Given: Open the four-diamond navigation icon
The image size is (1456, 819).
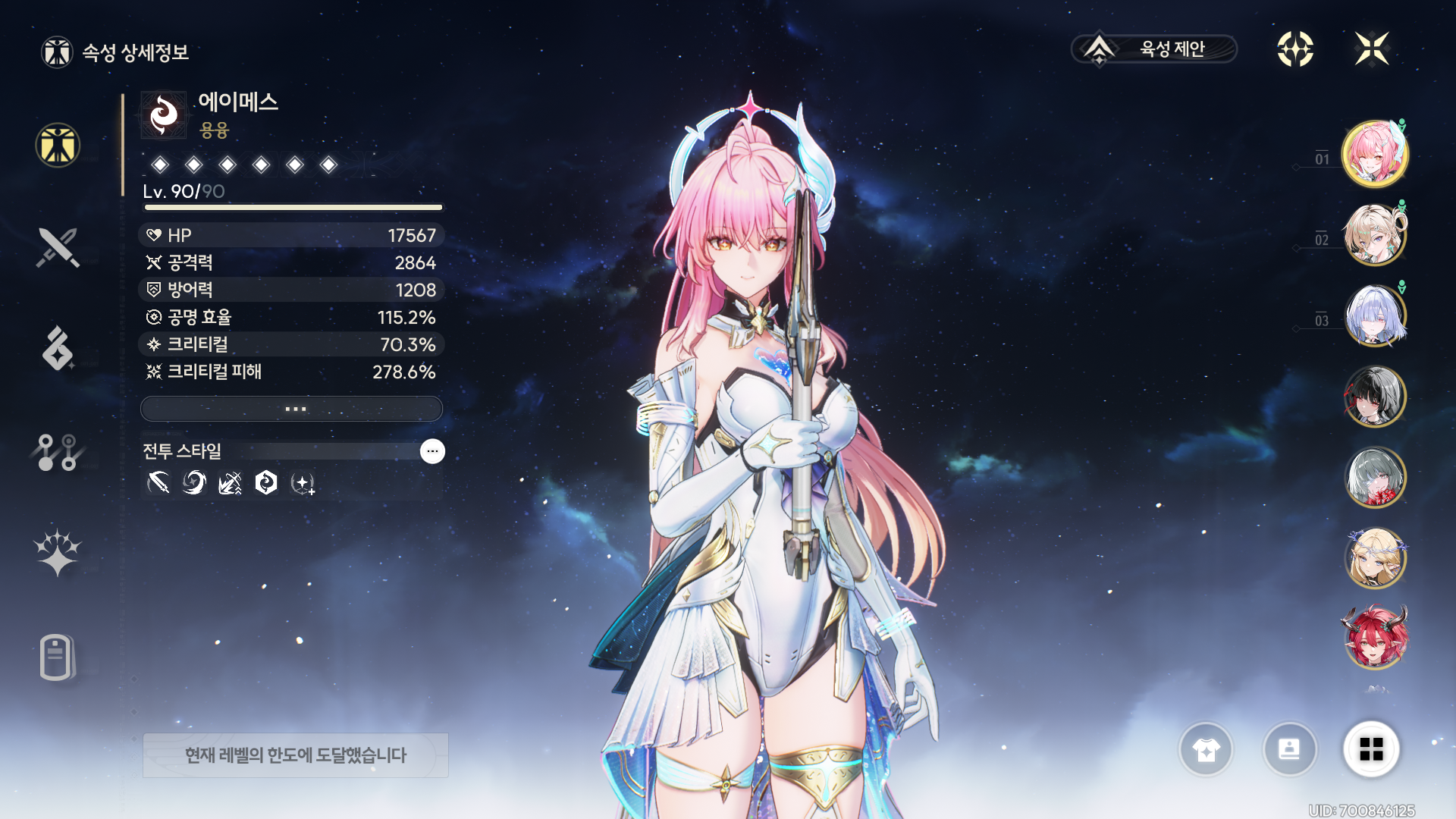Looking at the screenshot, I should [x=1295, y=49].
